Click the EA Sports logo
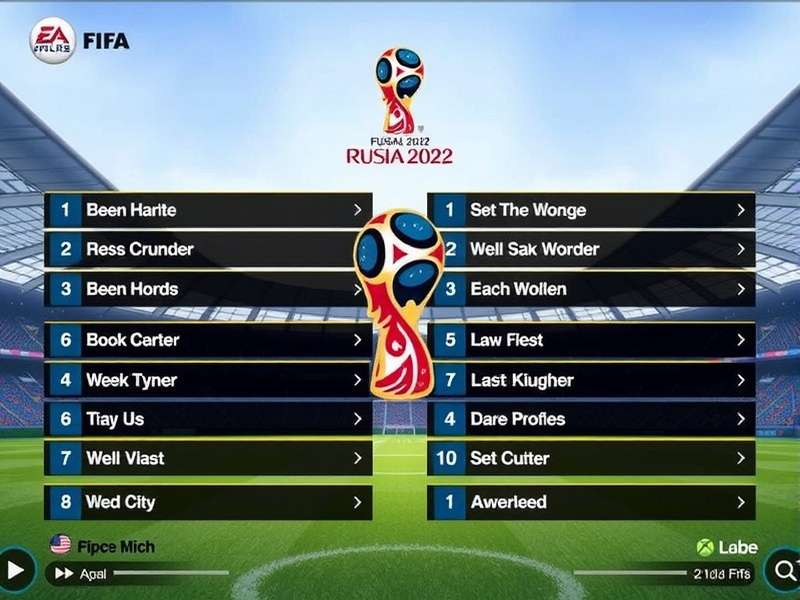Image resolution: width=800 pixels, height=600 pixels. pos(52,41)
